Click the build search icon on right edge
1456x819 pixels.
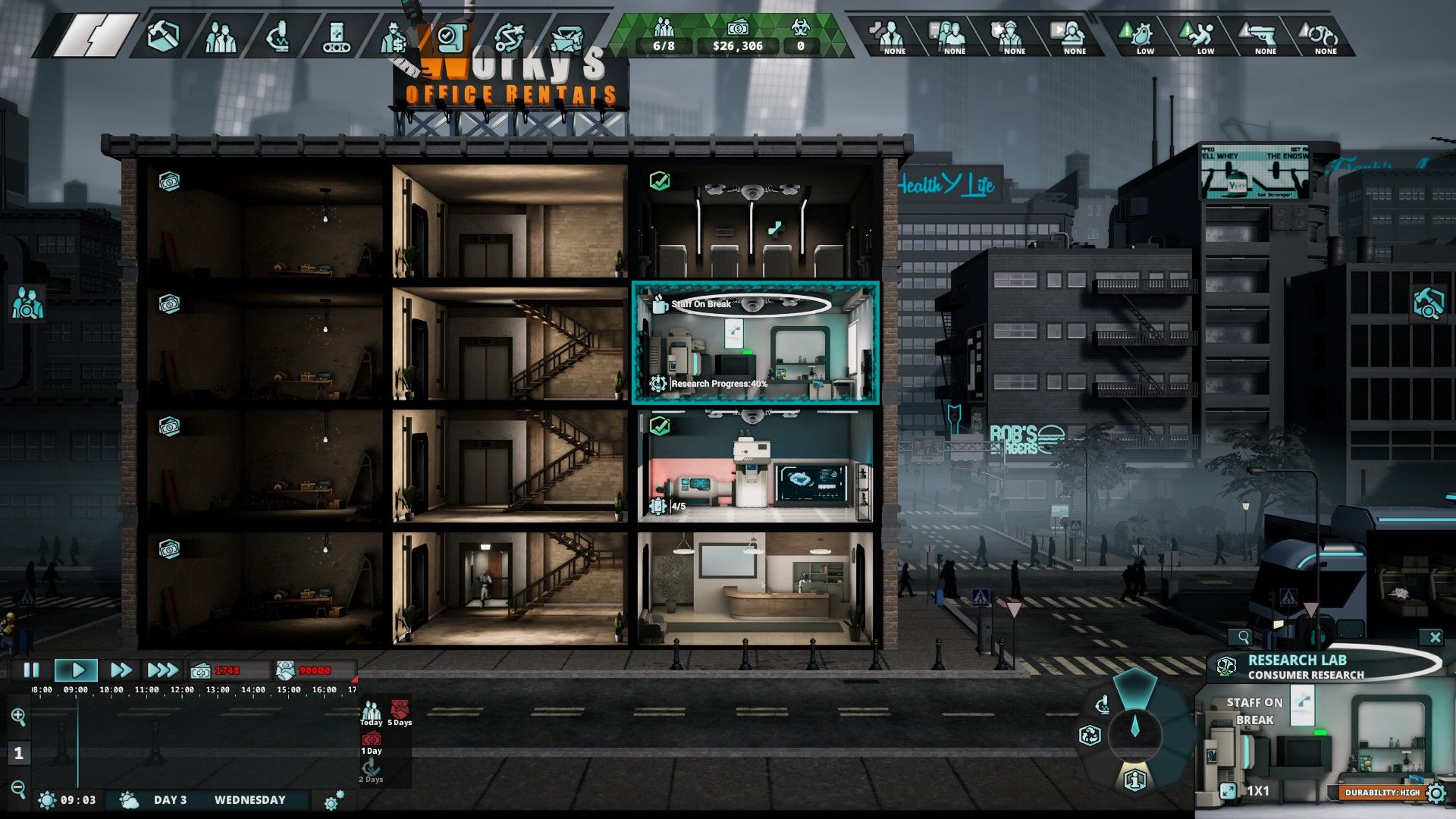click(1427, 303)
